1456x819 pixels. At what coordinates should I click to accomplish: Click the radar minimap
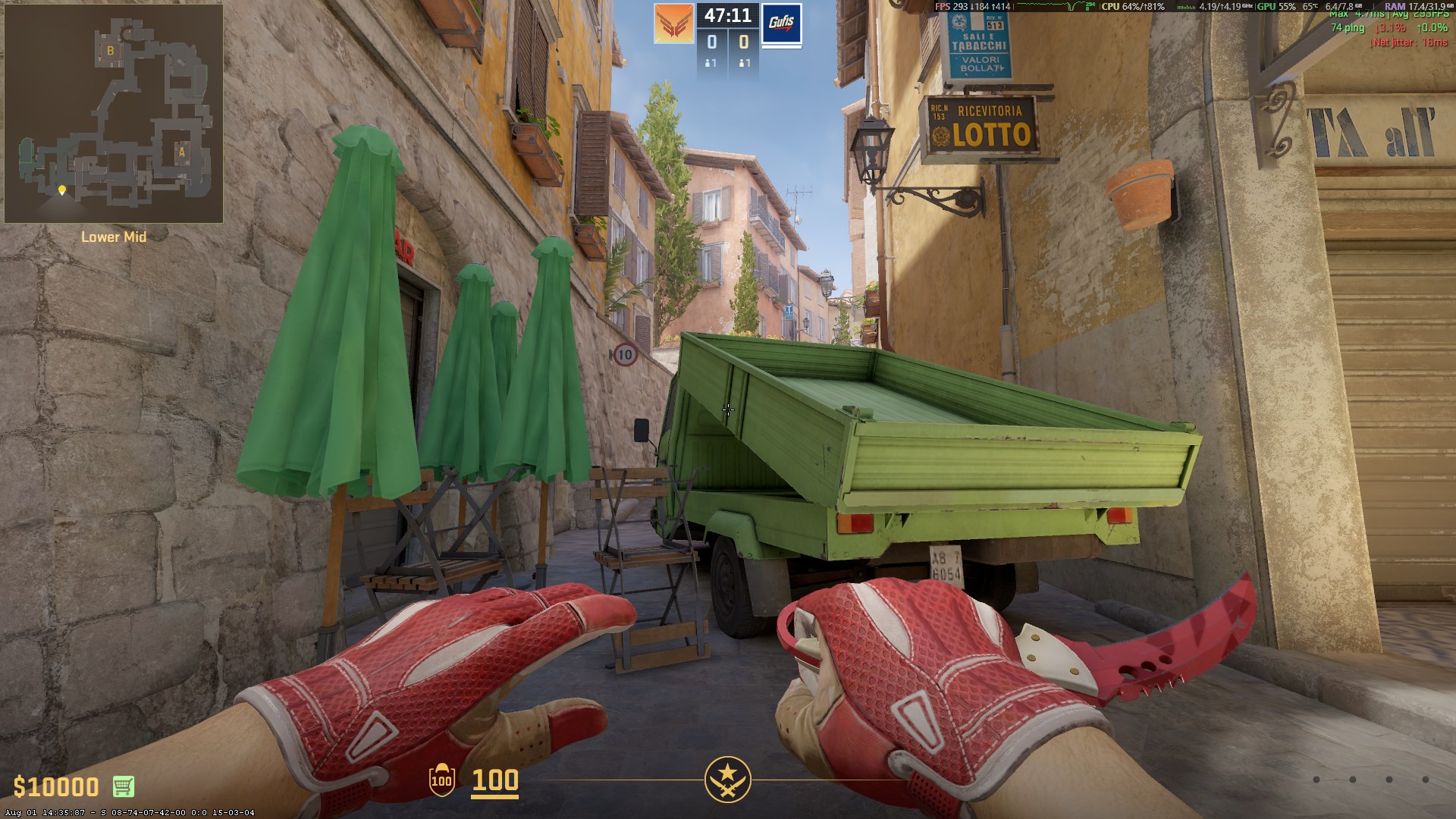[114, 114]
